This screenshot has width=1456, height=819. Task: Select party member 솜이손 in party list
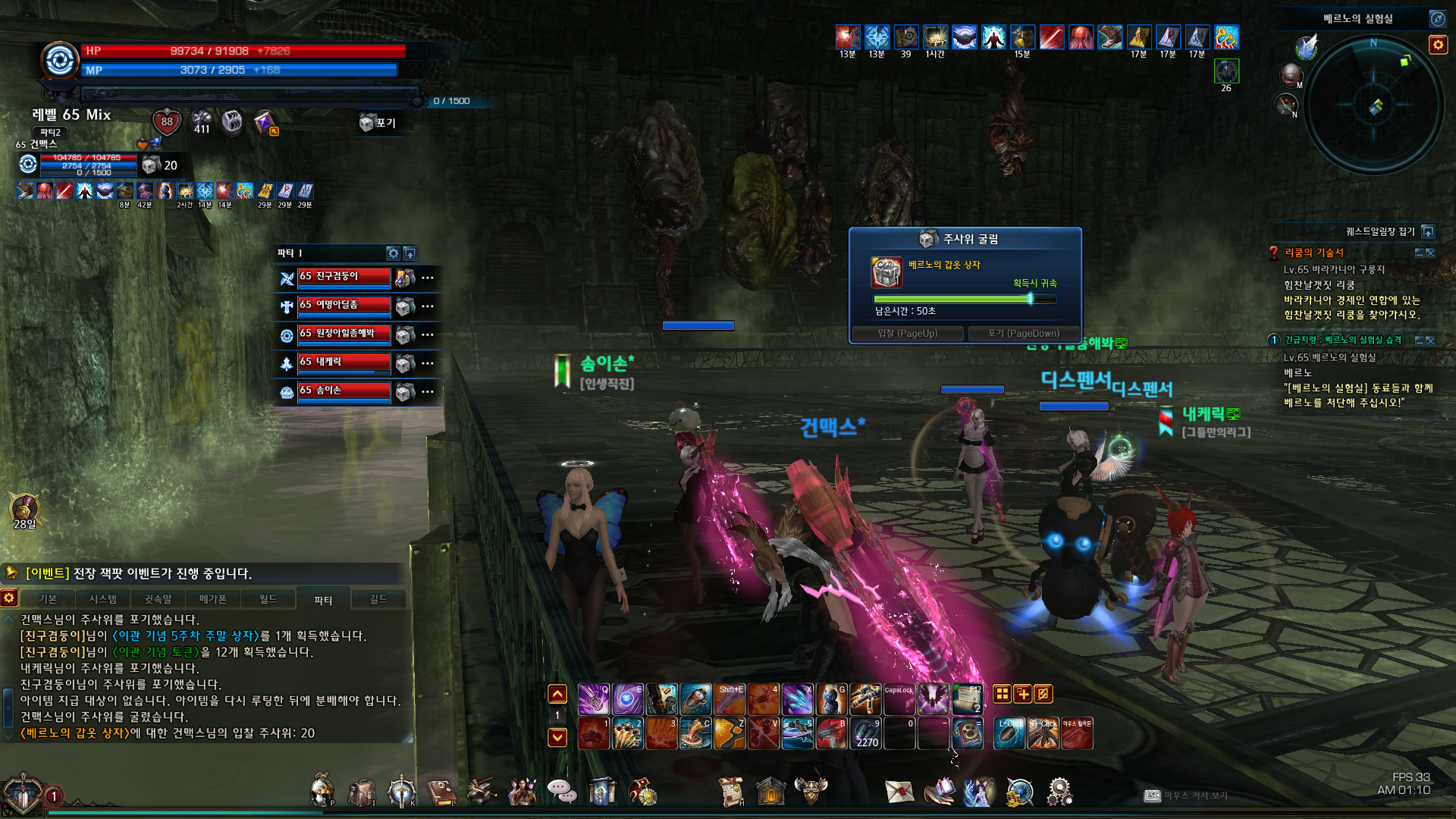click(344, 391)
